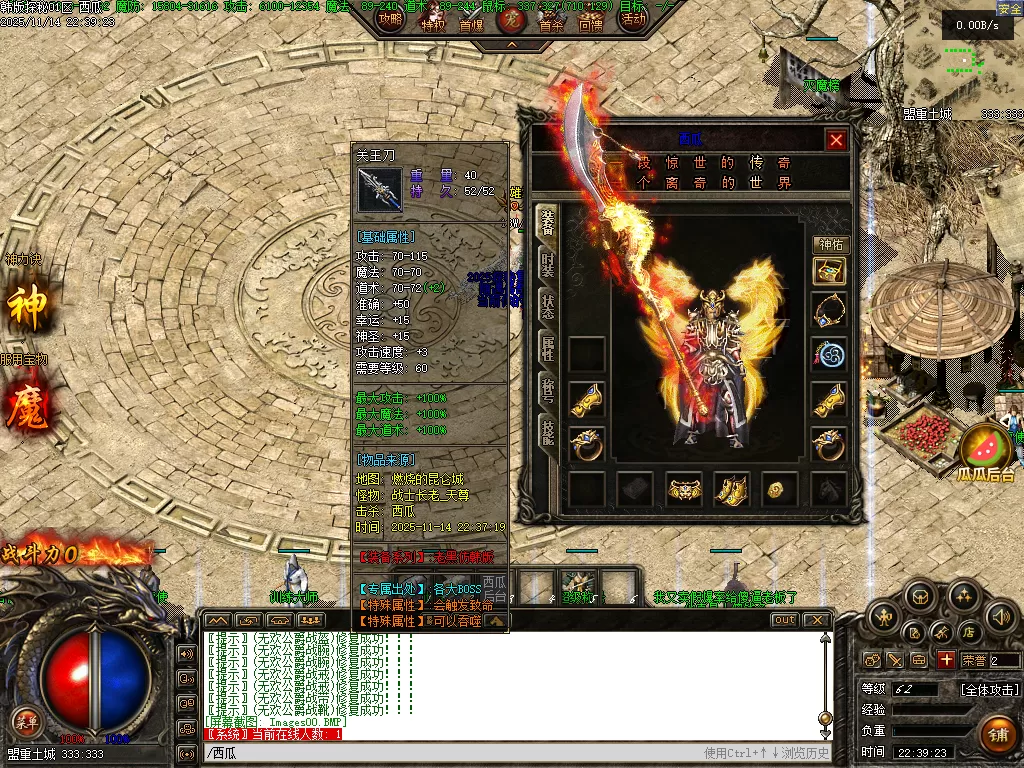The height and width of the screenshot is (768, 1024).
Task: Click the chat input field
Action: (x=450, y=753)
